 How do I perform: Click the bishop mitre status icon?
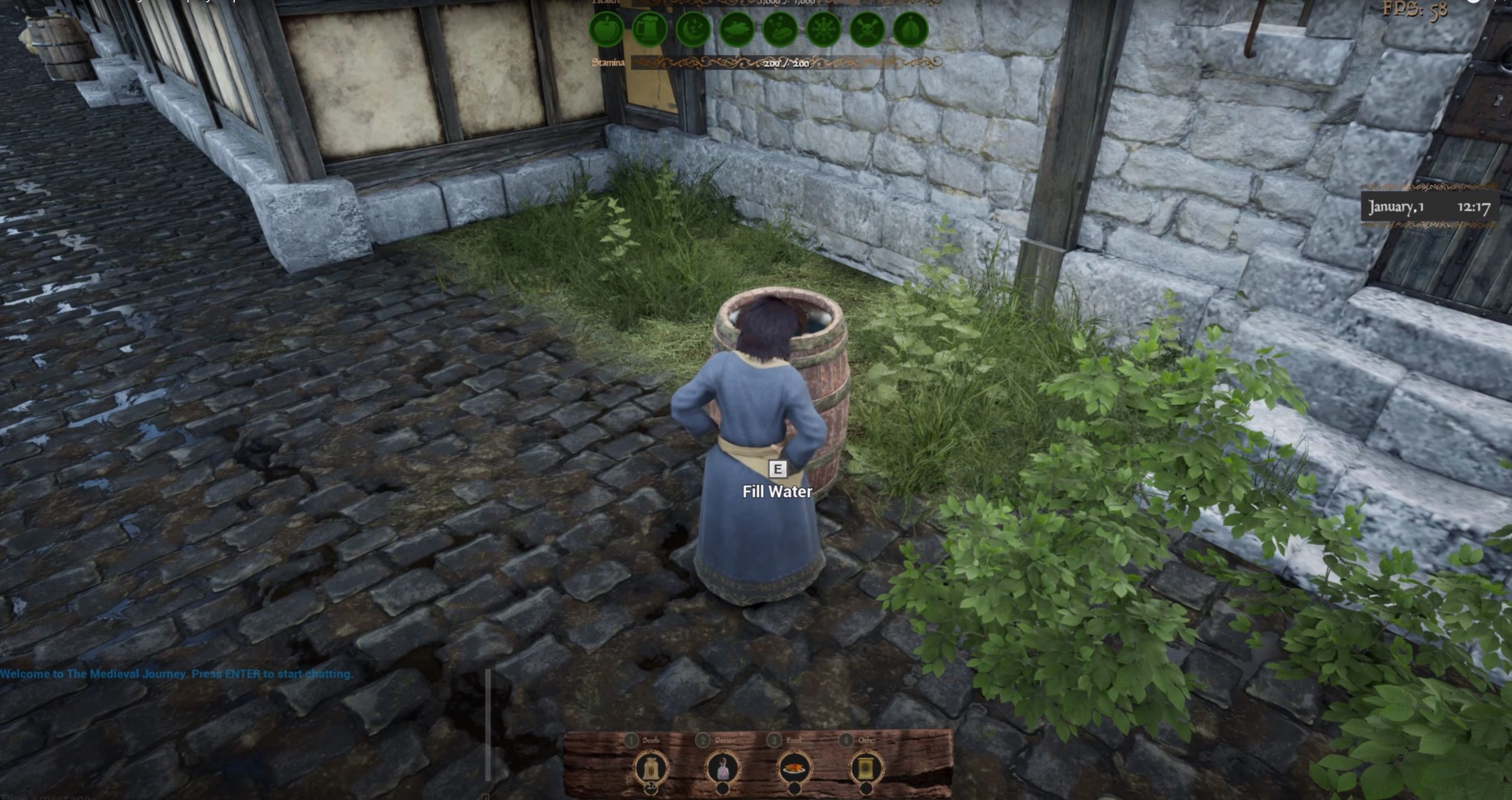pos(910,29)
